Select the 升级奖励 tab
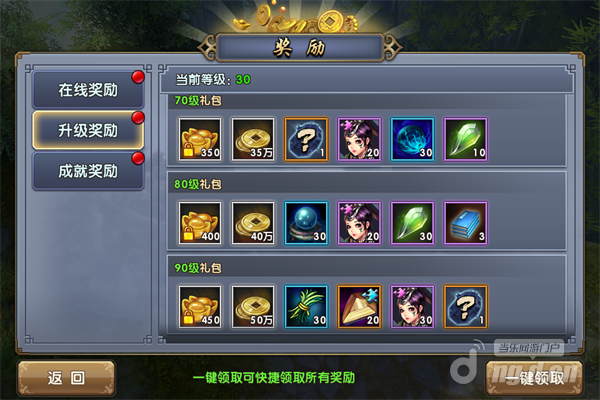Screen dimensions: 600x400 coord(88,130)
